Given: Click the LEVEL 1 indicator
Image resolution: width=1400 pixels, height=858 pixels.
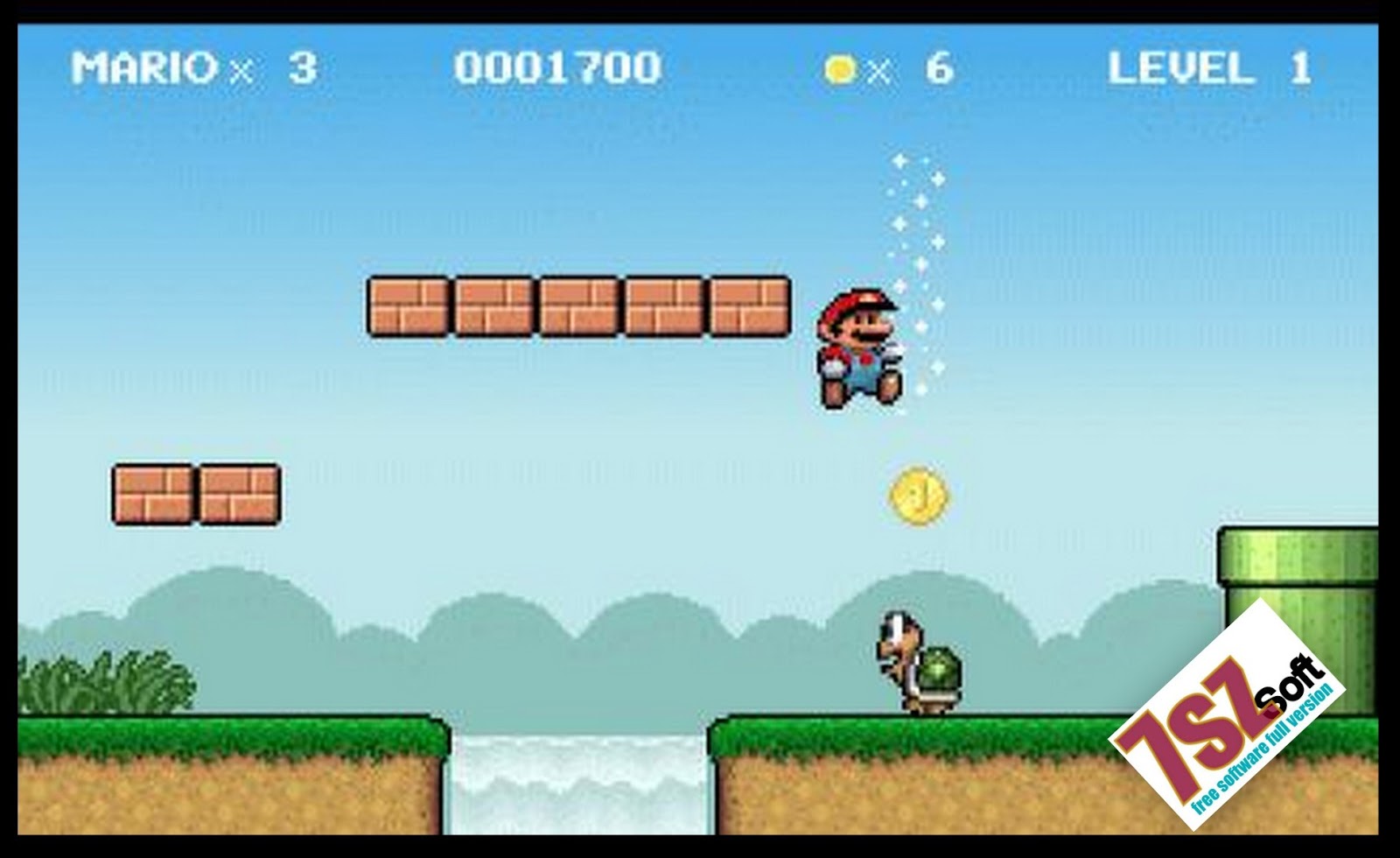Looking at the screenshot, I should click(1207, 65).
